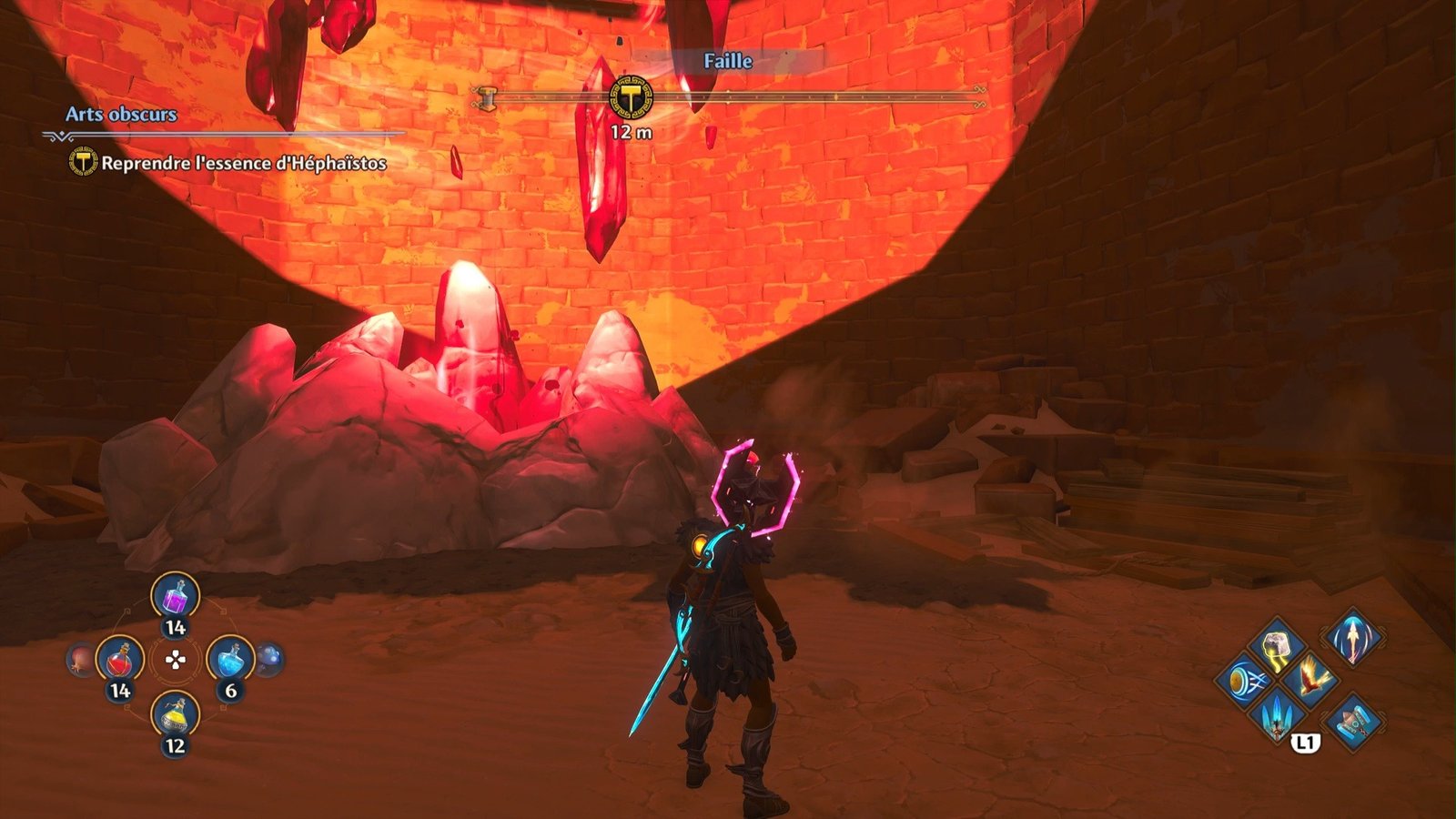Viewport: 1456px width, 819px height.
Task: Select the Reprendre l'essence d'Héphaïstos objective
Action: [243, 163]
